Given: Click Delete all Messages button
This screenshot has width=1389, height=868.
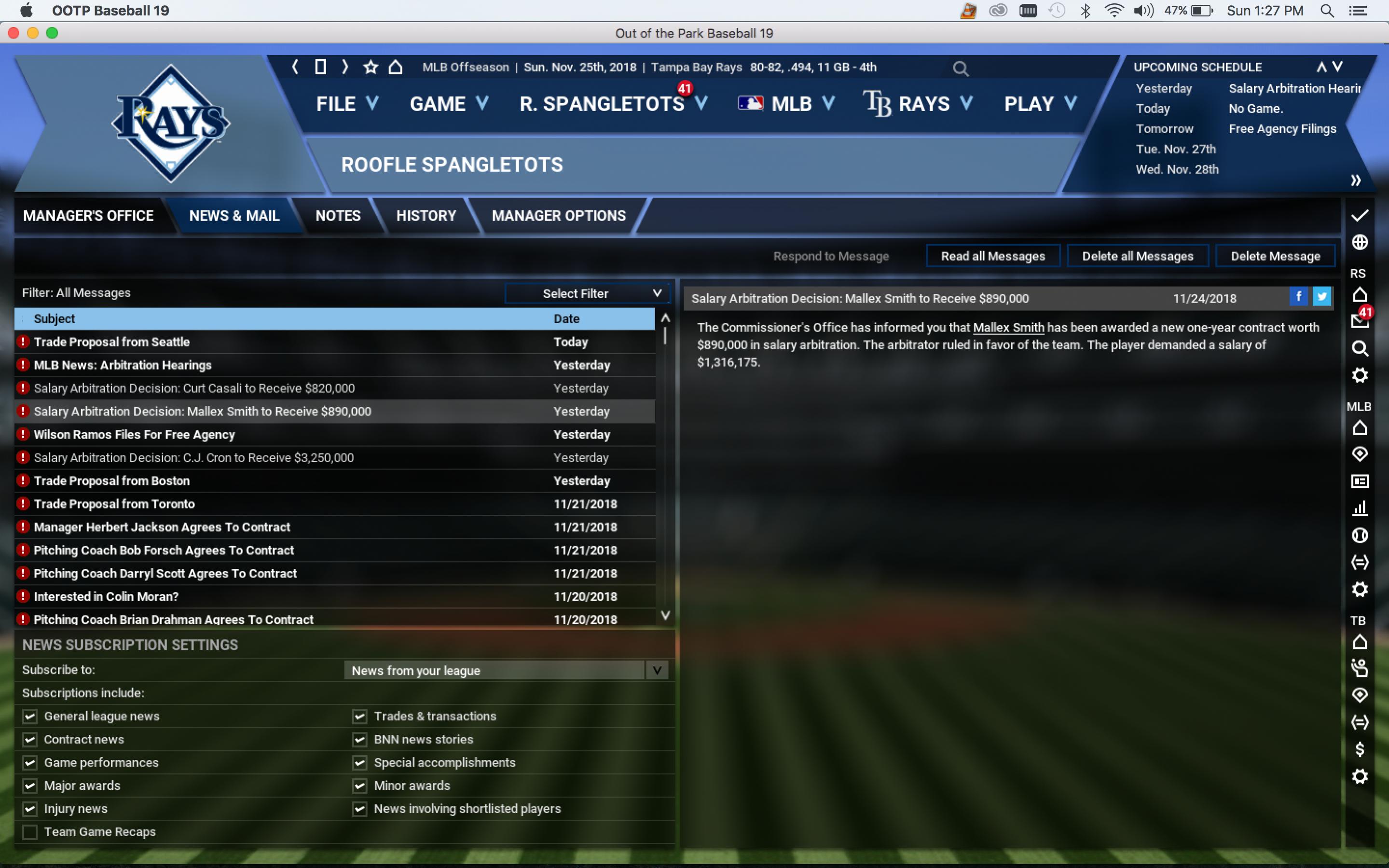Looking at the screenshot, I should click(x=1137, y=256).
